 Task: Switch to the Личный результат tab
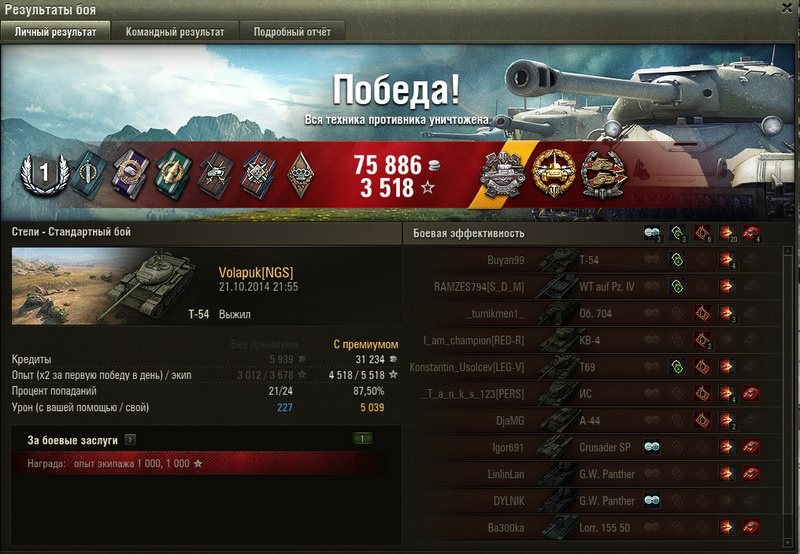click(x=56, y=31)
